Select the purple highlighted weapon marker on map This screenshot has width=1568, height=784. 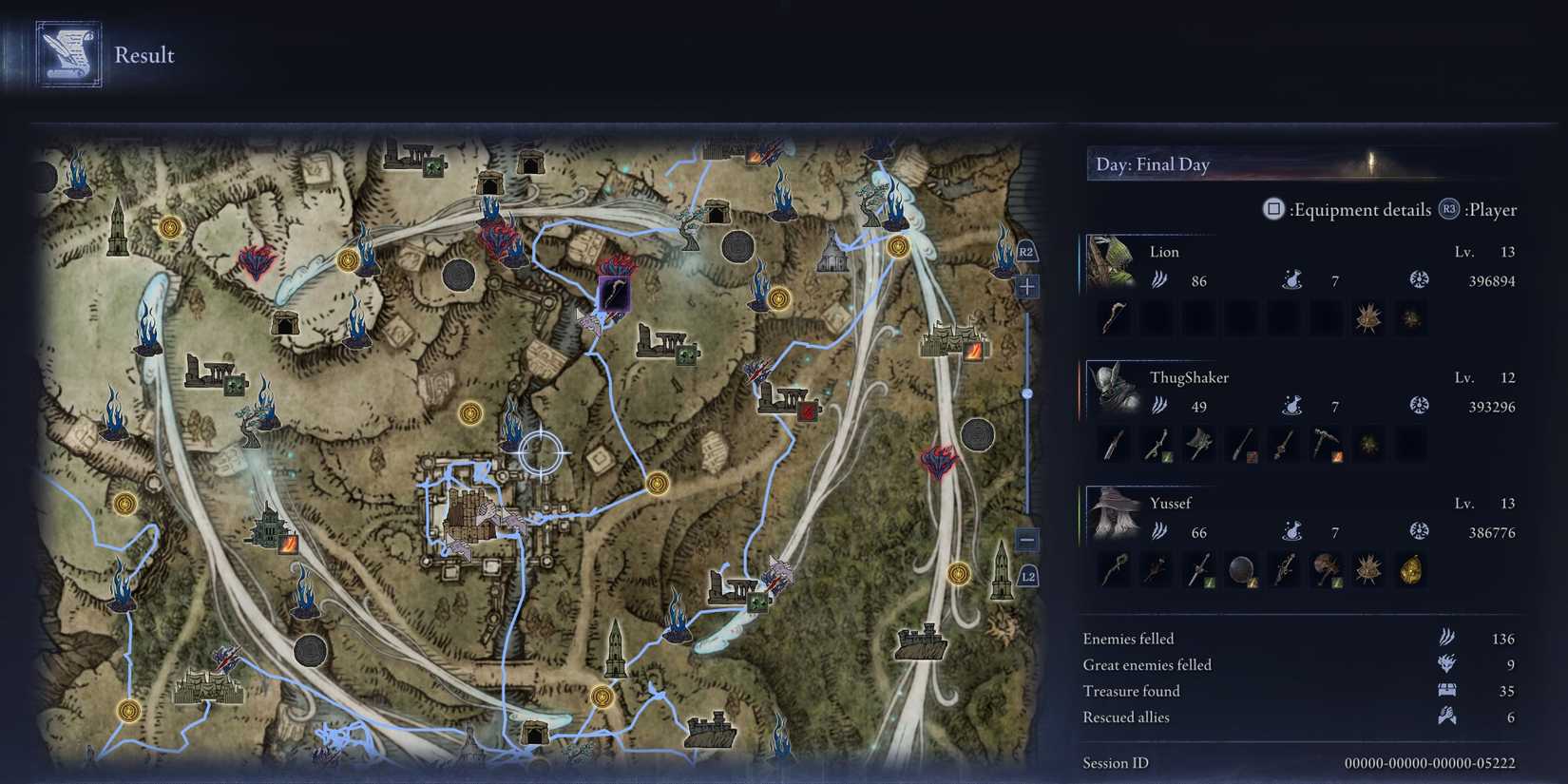tap(613, 294)
